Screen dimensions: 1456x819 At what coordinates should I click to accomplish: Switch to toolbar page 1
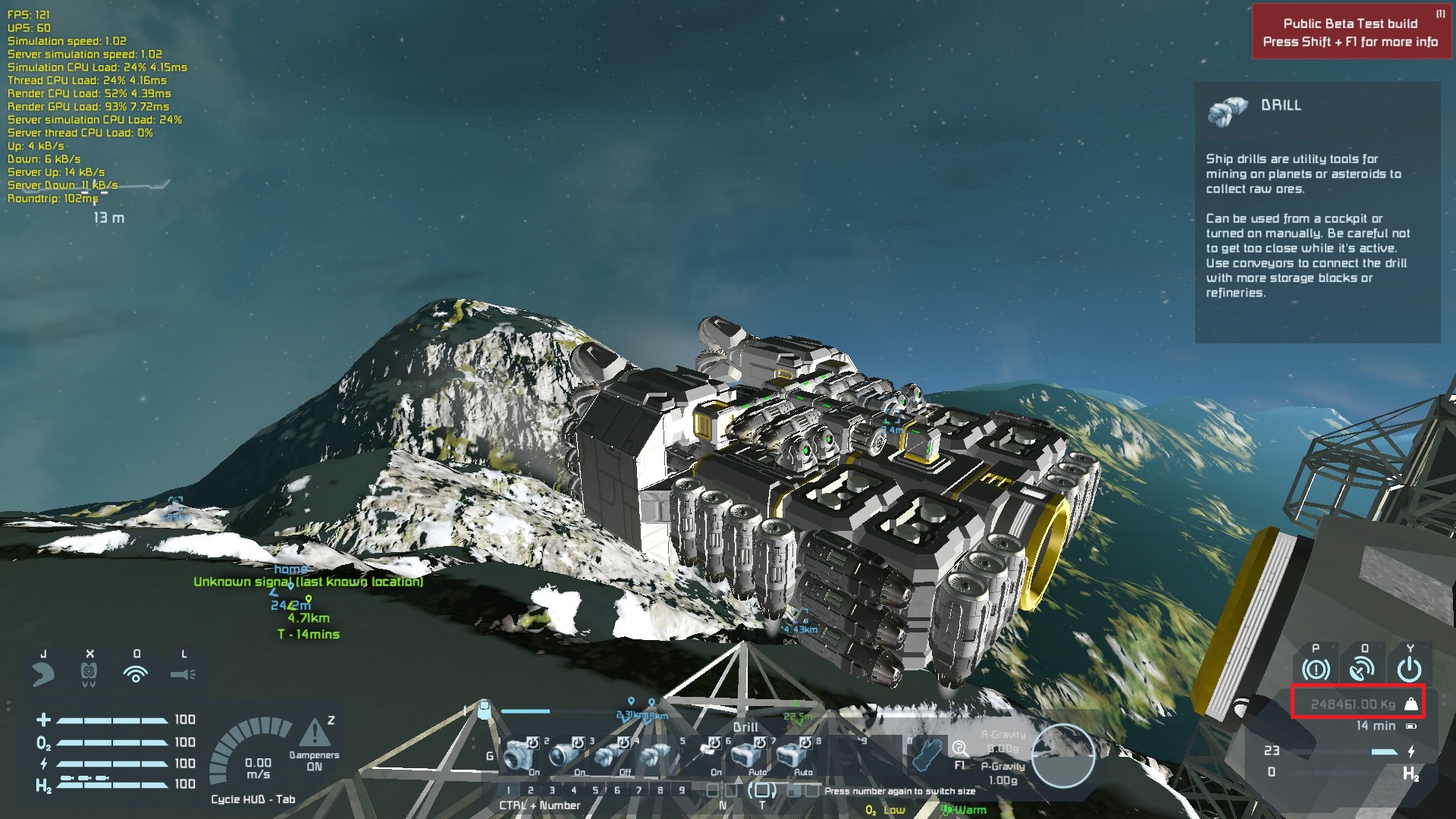(509, 790)
